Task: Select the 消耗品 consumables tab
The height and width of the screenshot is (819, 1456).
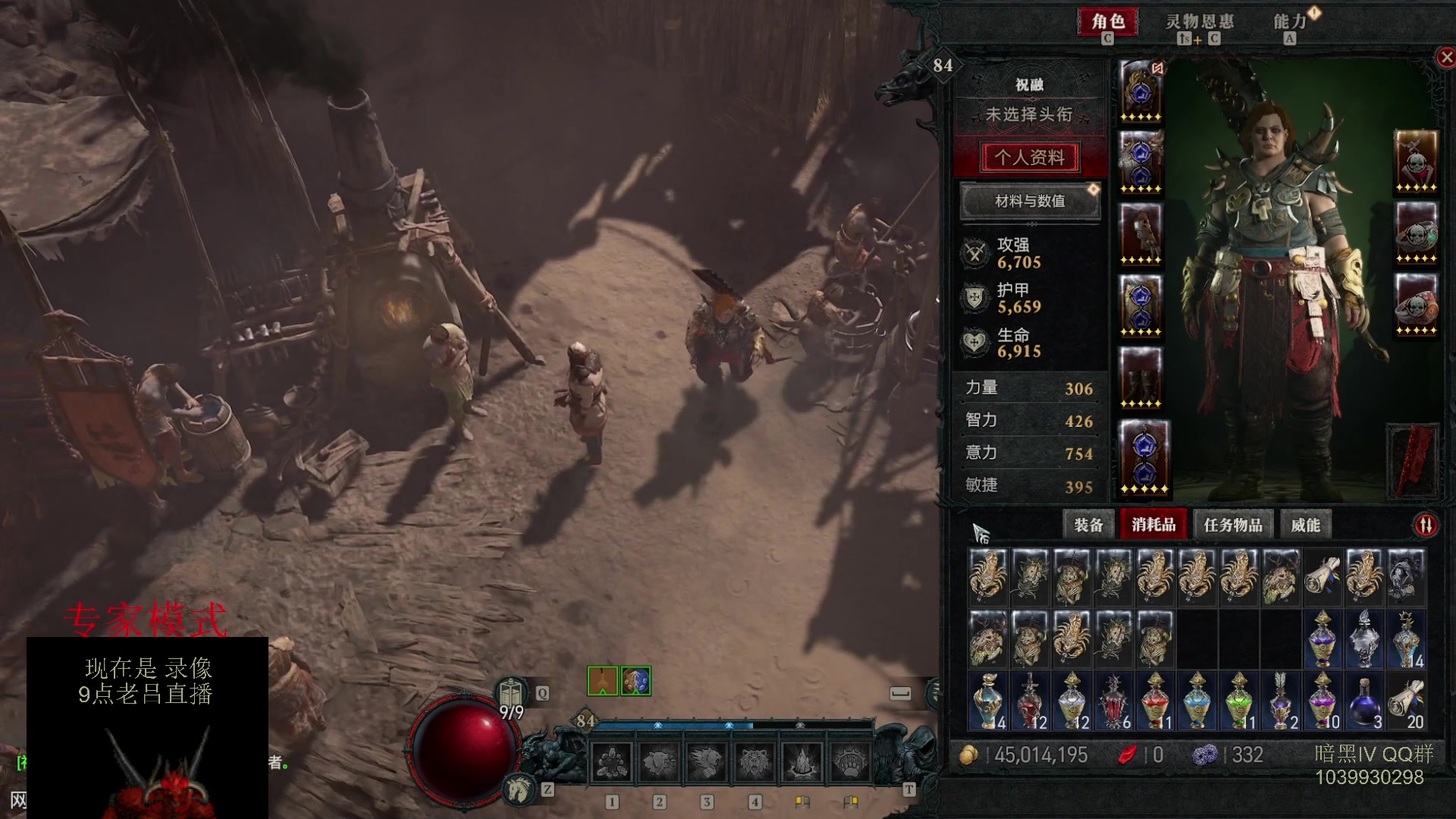Action: pos(1153,525)
